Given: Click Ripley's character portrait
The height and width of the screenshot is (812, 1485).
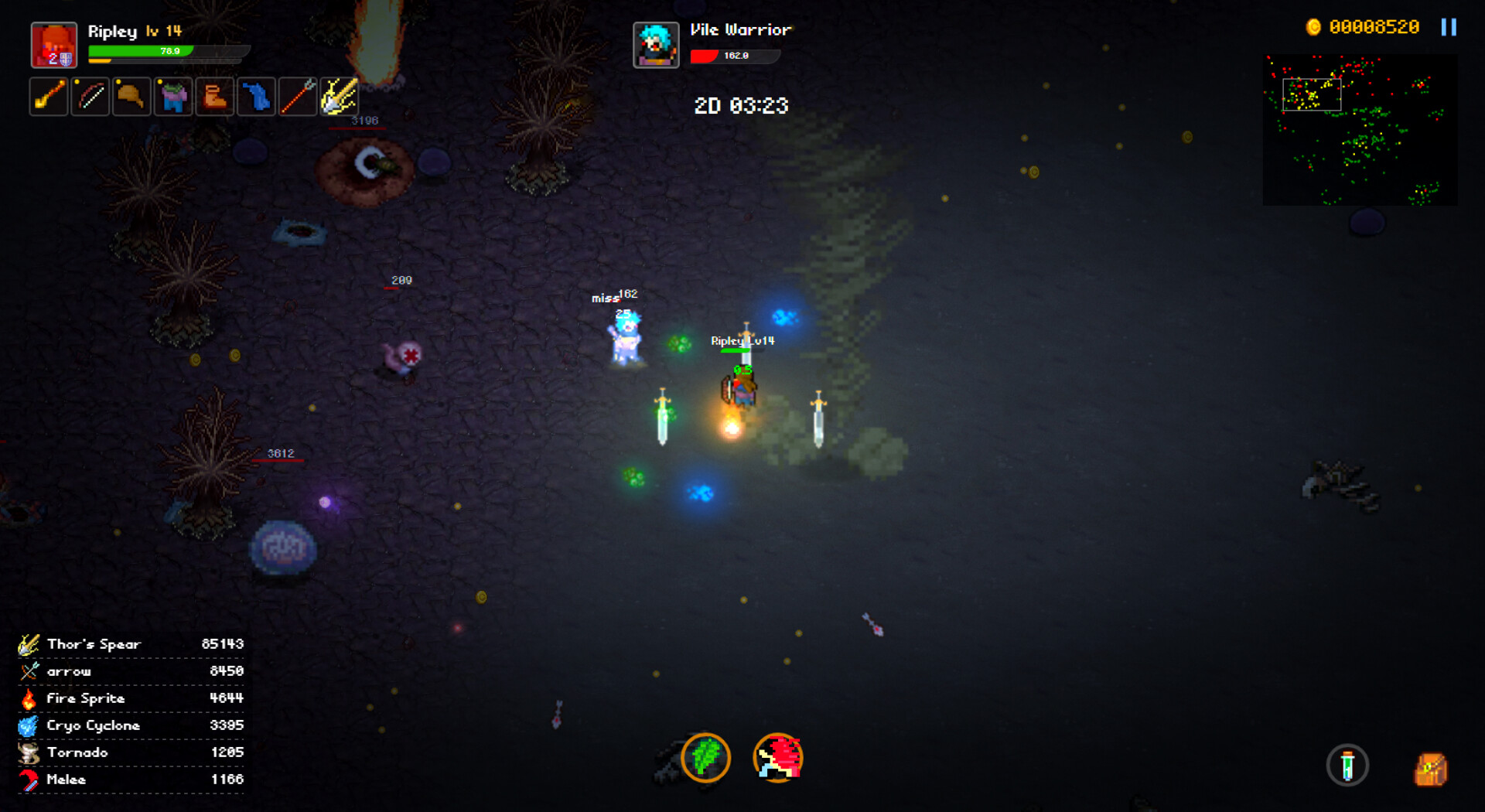Looking at the screenshot, I should click(x=54, y=44).
